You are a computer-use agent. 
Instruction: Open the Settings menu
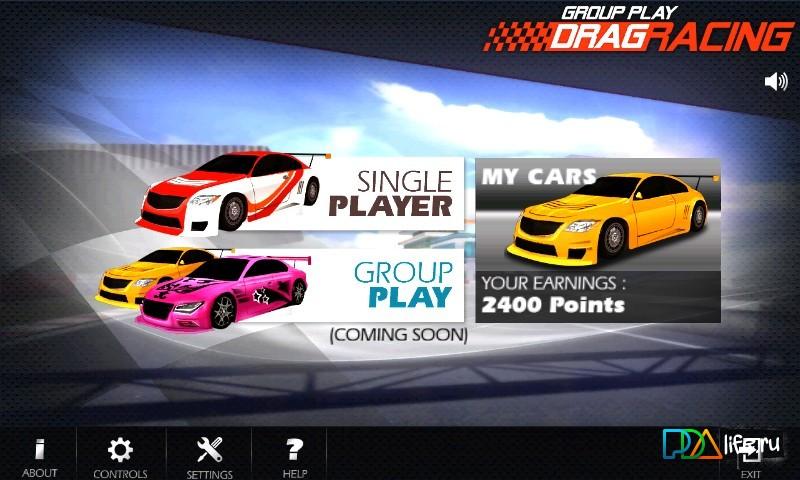tap(209, 456)
